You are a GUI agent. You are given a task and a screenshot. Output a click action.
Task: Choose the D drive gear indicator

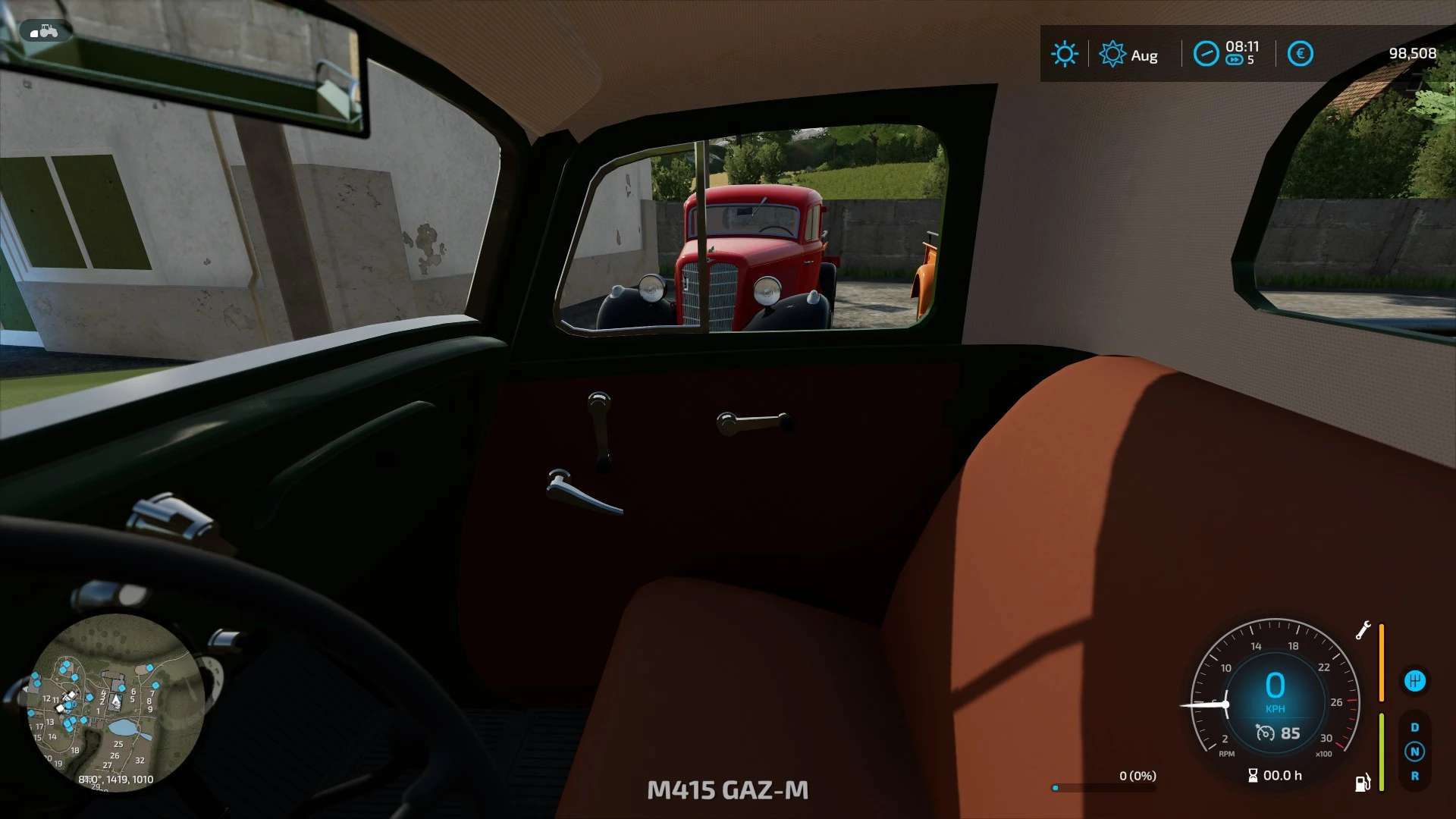click(1414, 727)
